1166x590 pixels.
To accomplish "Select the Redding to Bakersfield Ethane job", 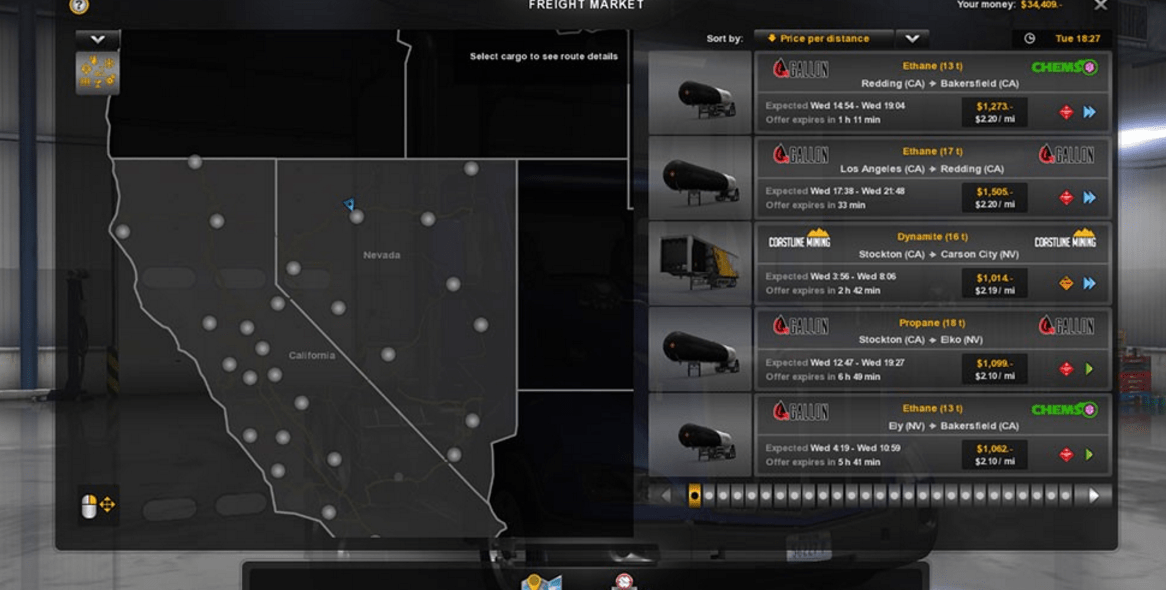I will [932, 93].
